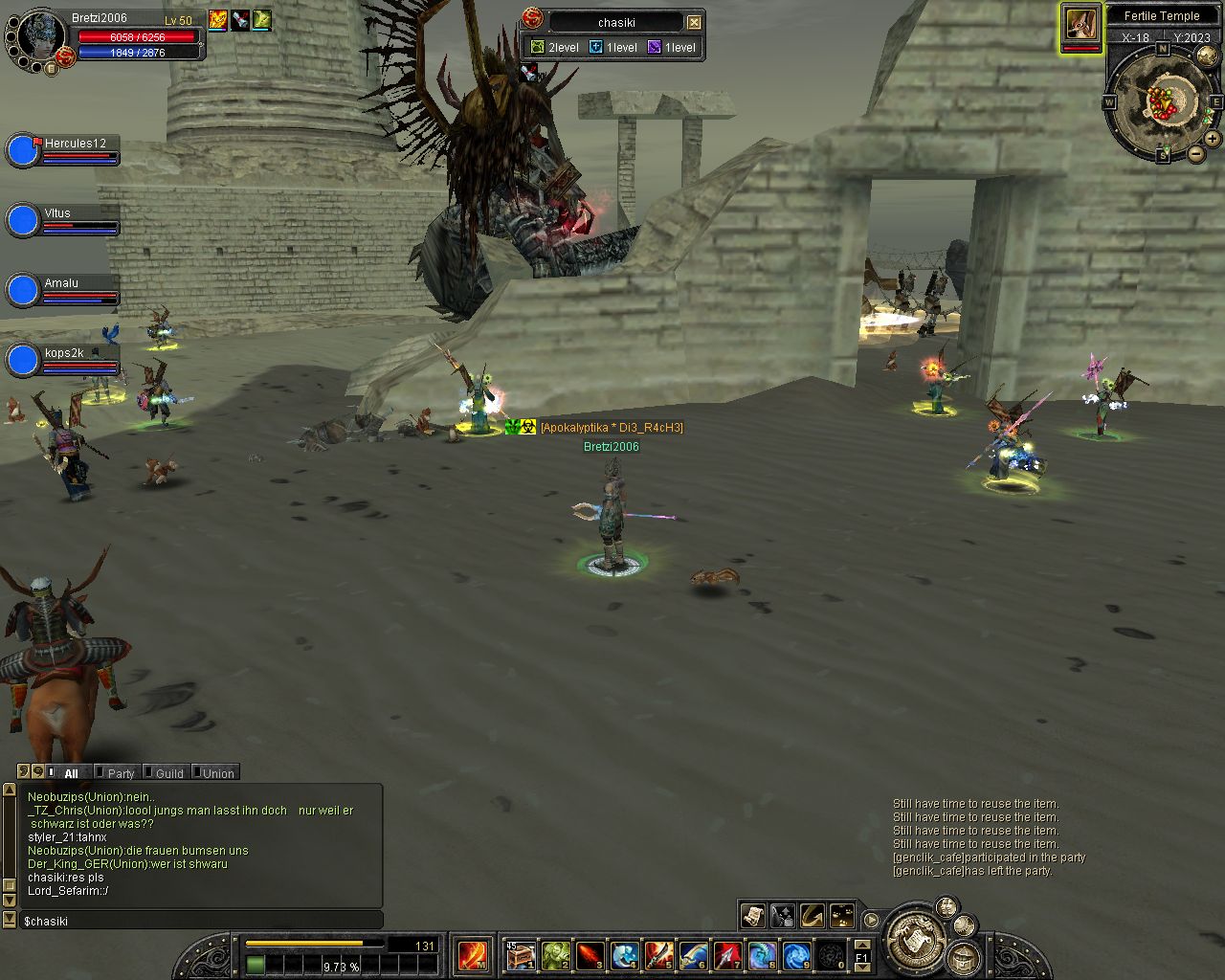The image size is (1225, 980).
Task: Cast the red spear skill in slot 7
Action: coord(727,955)
